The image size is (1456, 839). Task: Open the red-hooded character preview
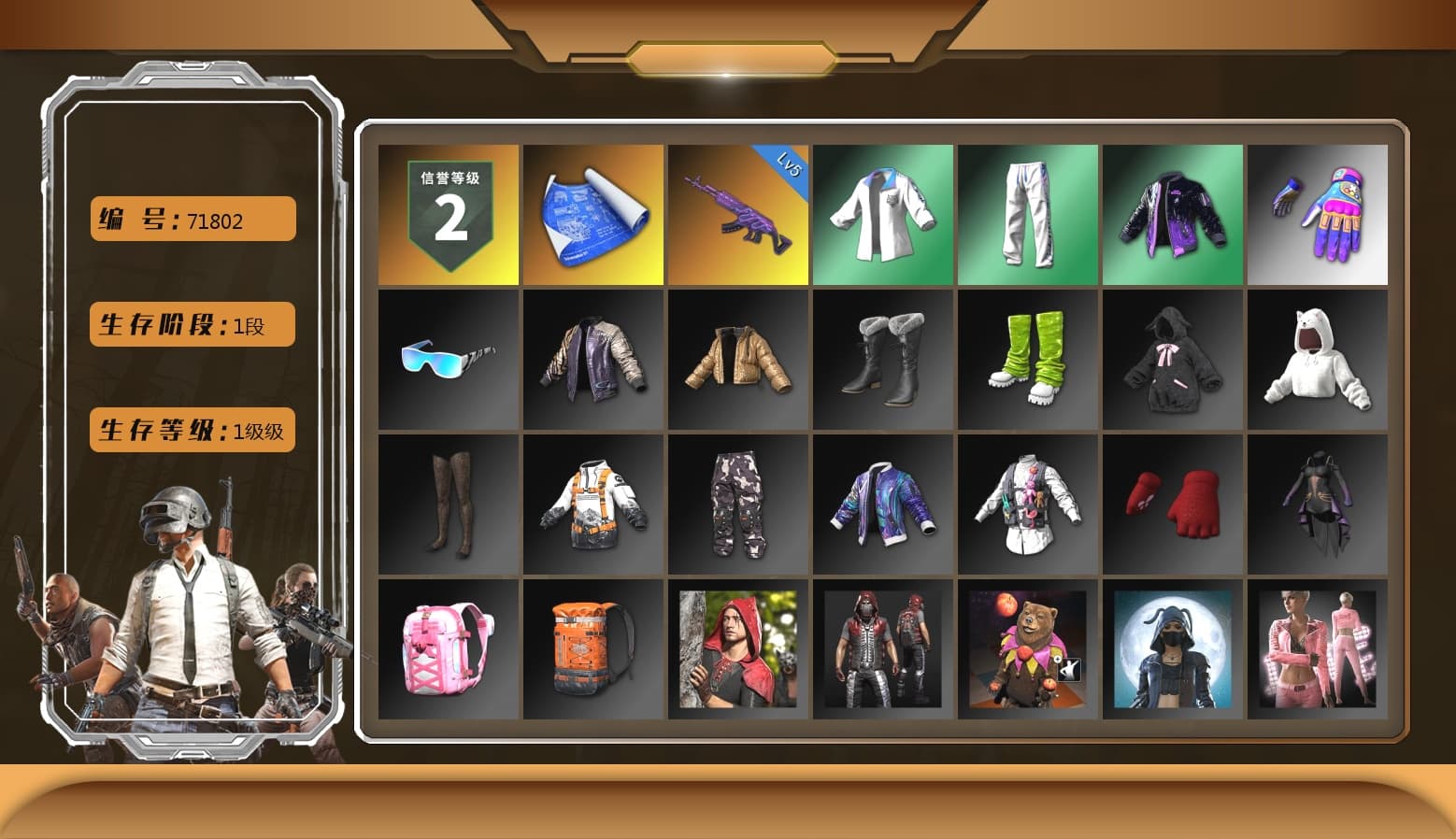pos(736,649)
